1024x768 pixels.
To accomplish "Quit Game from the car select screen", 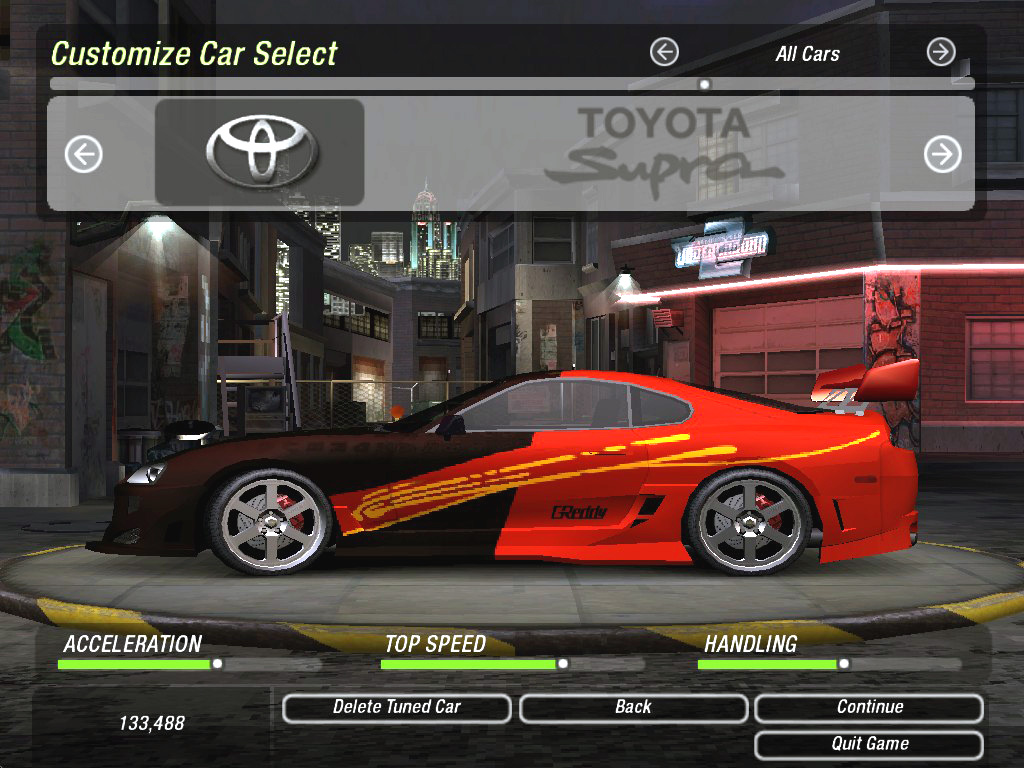I will [869, 744].
